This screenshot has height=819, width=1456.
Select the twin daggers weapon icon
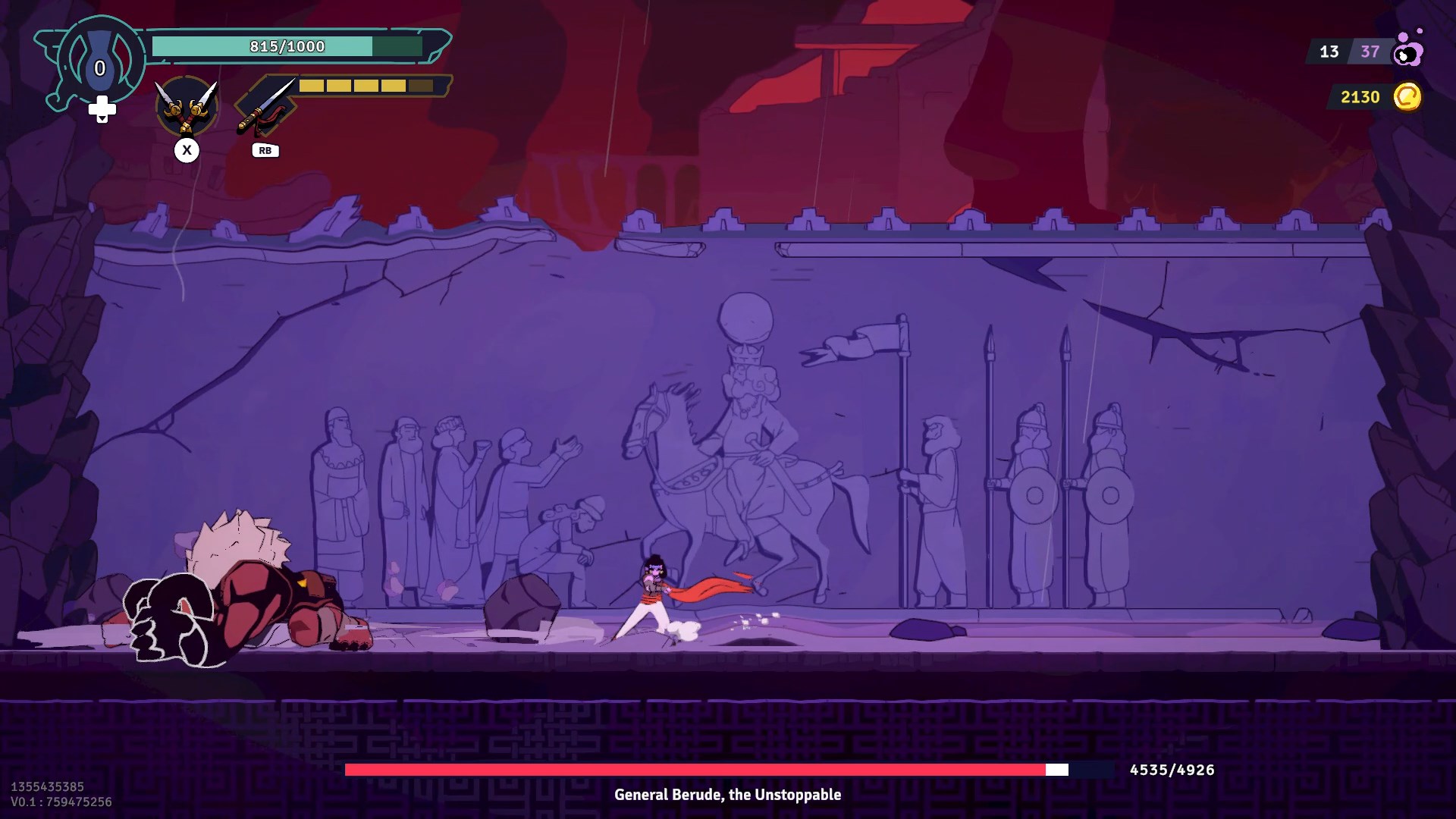(x=187, y=107)
